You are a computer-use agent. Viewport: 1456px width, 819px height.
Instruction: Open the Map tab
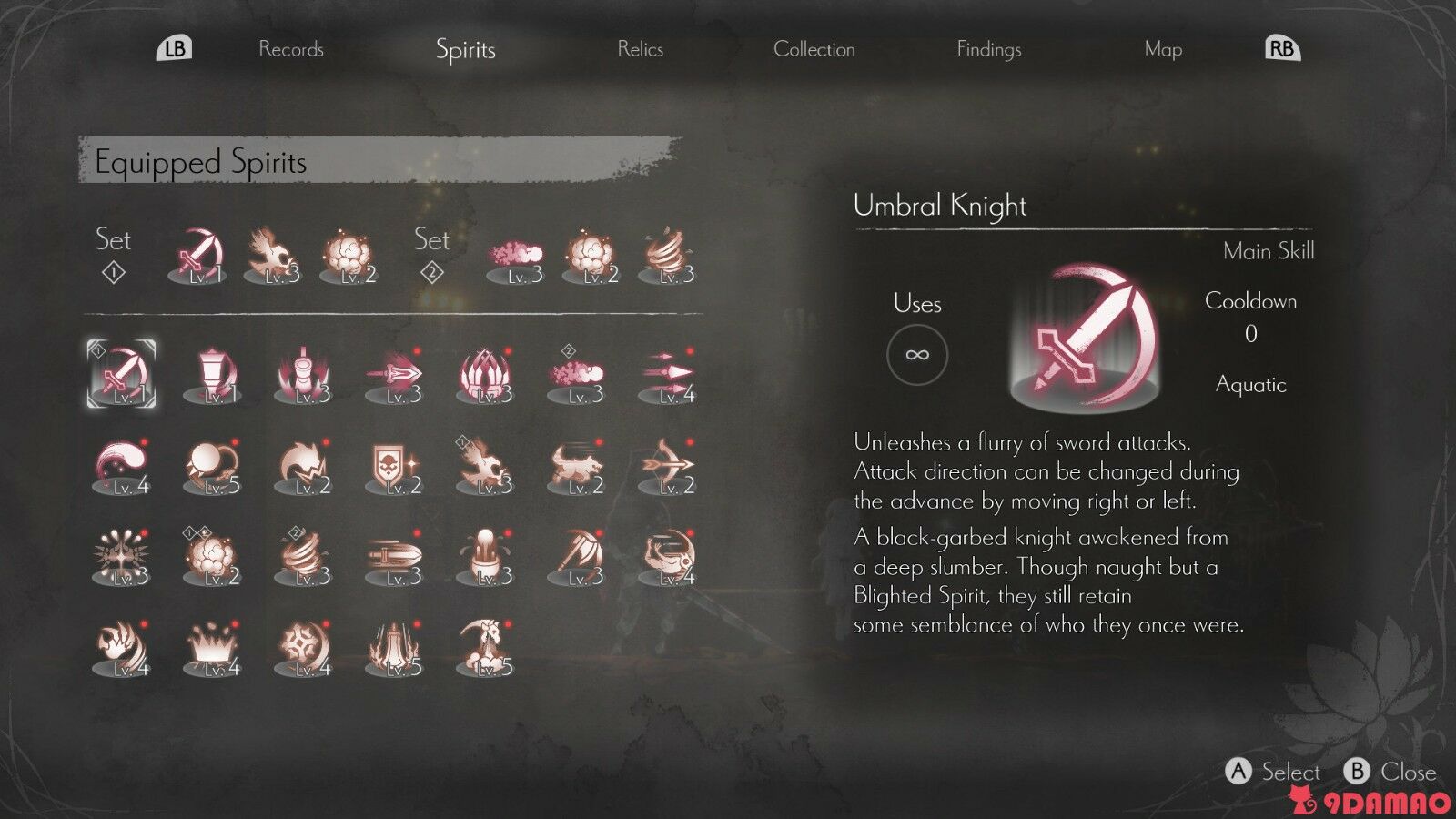[1163, 49]
